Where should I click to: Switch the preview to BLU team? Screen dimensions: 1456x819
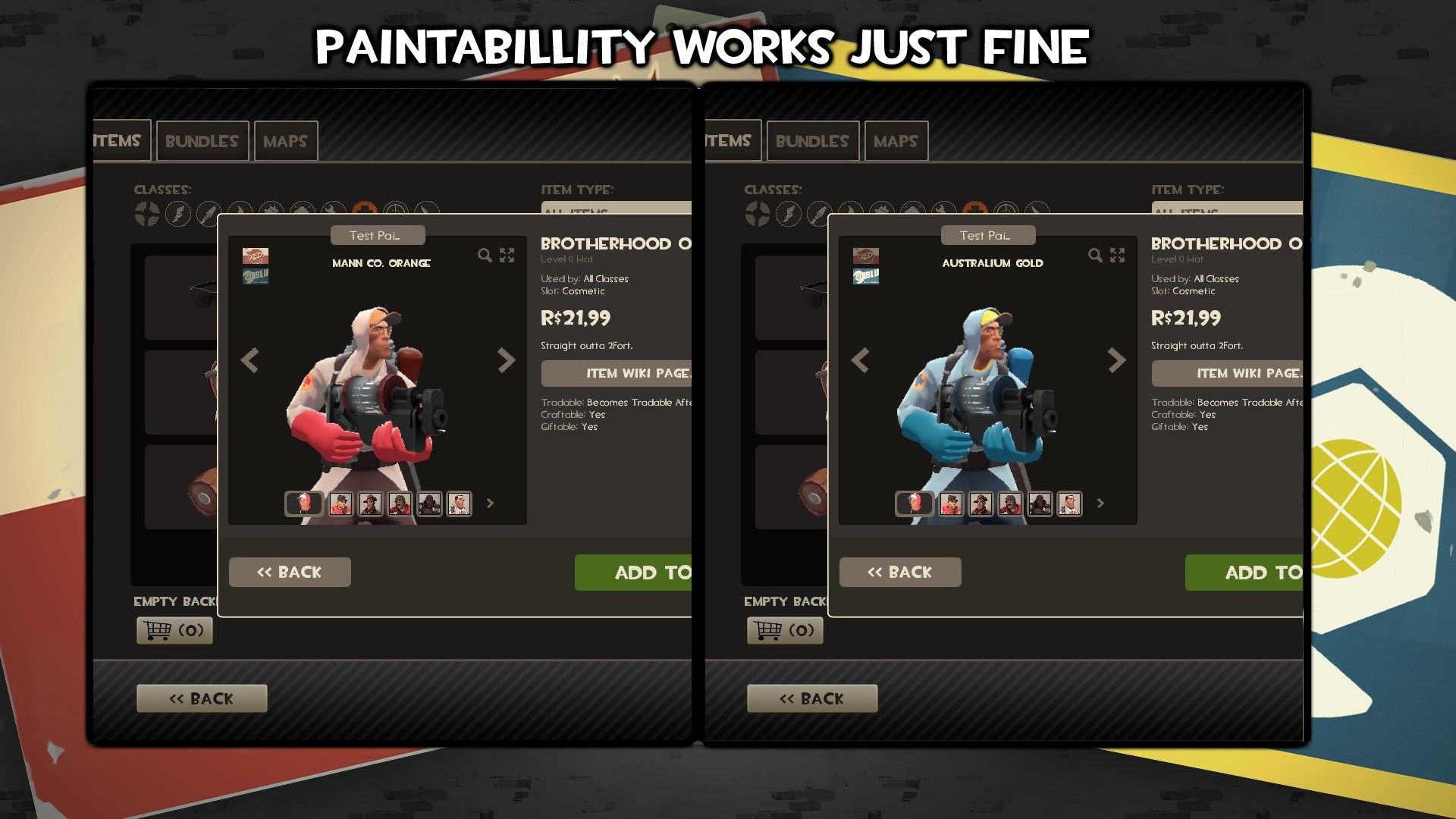tap(255, 275)
